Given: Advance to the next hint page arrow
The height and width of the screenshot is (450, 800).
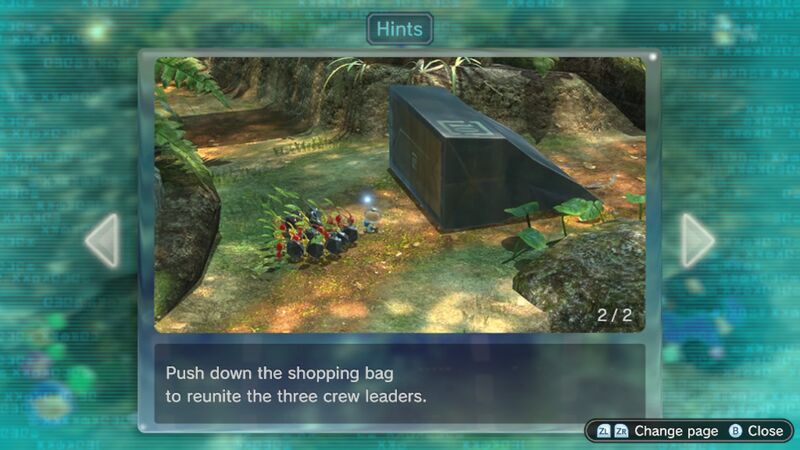Looking at the screenshot, I should click(697, 240).
